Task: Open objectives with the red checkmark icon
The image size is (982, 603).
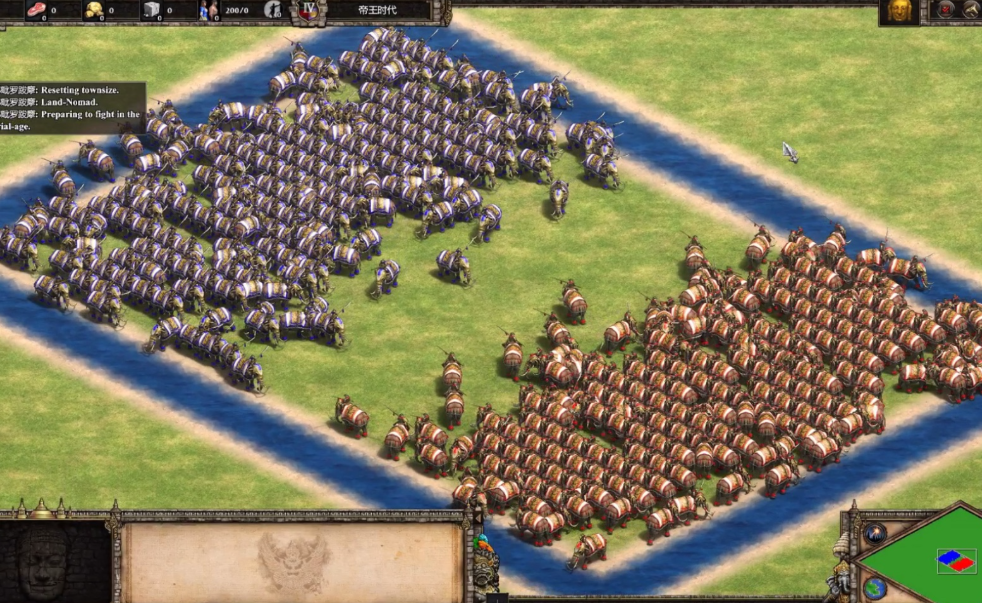Action: coord(945,10)
